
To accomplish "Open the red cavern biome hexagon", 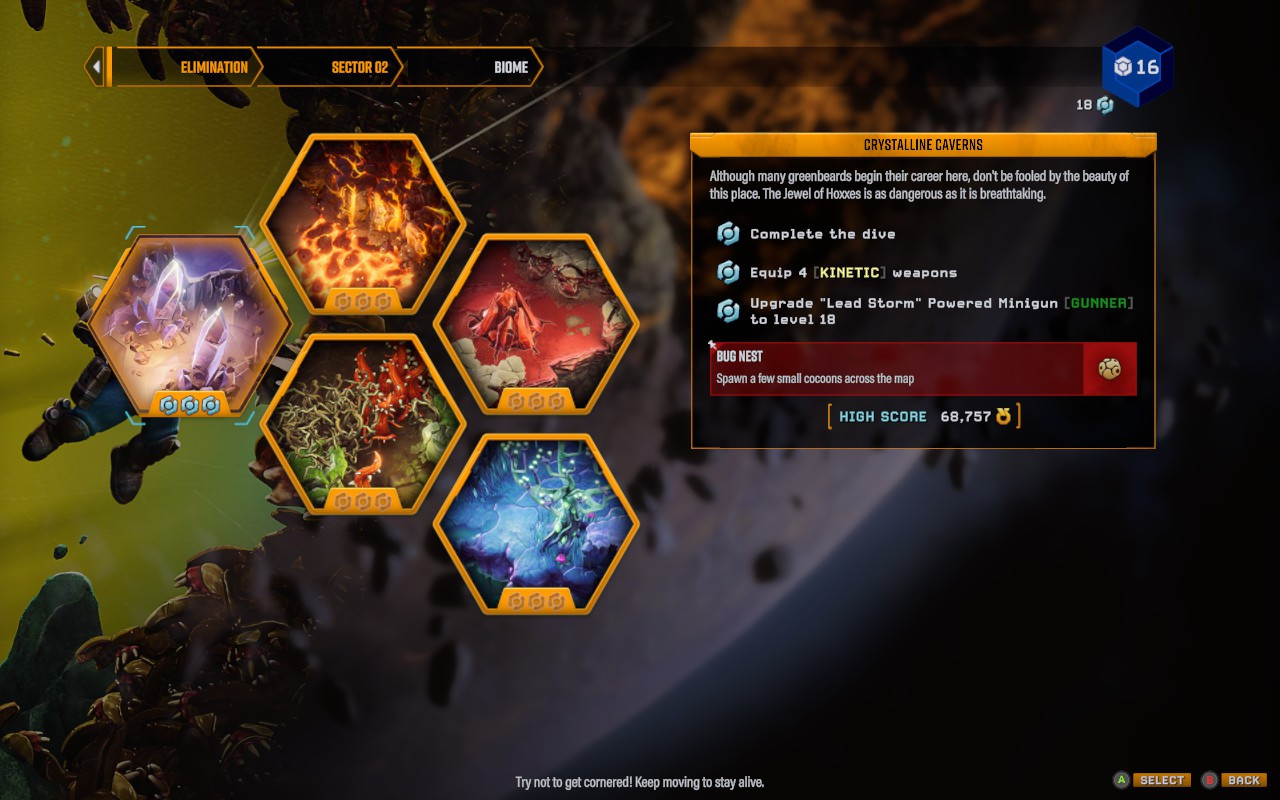I will (535, 320).
